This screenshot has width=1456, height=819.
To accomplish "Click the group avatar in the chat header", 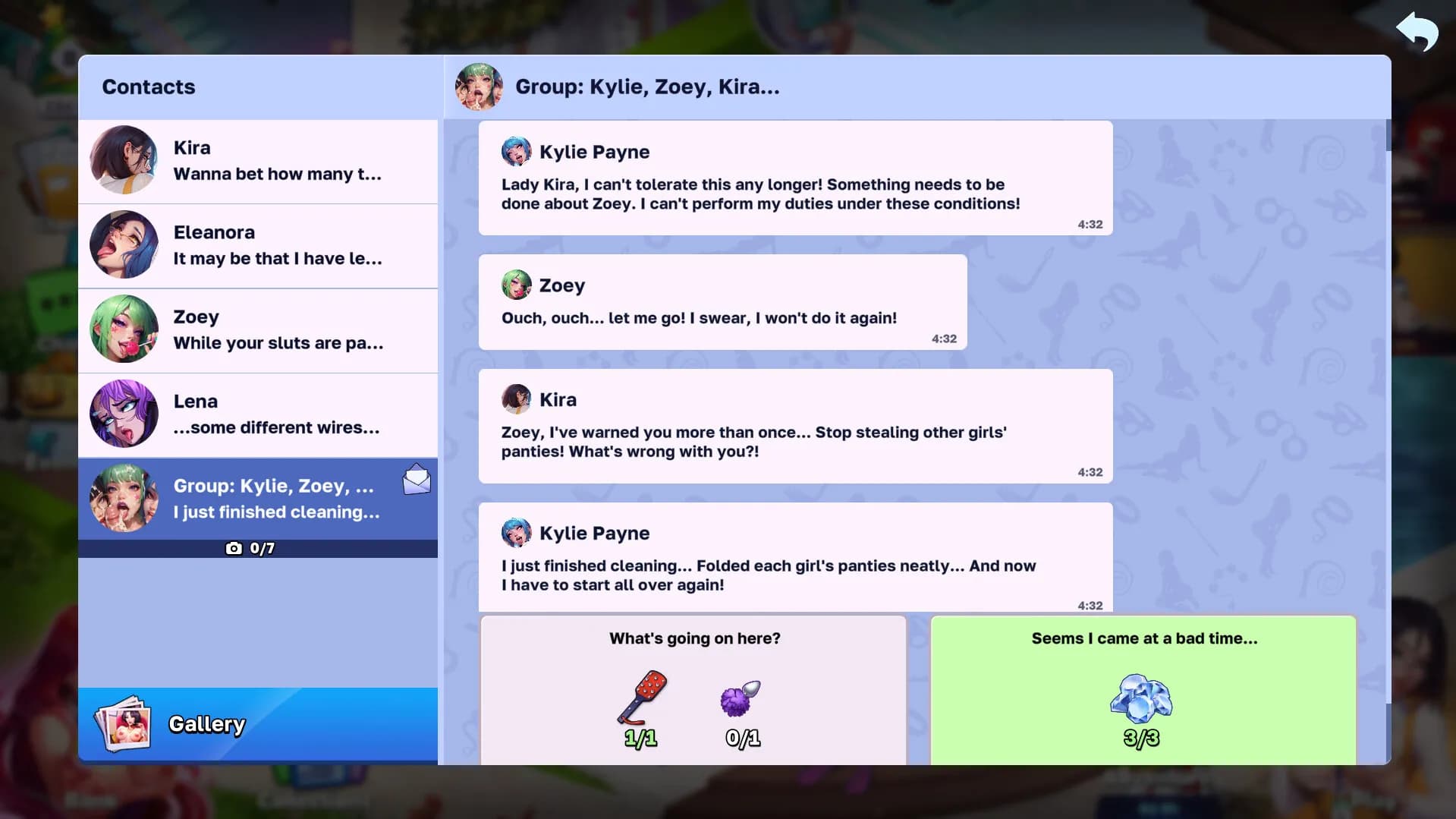I will click(479, 87).
